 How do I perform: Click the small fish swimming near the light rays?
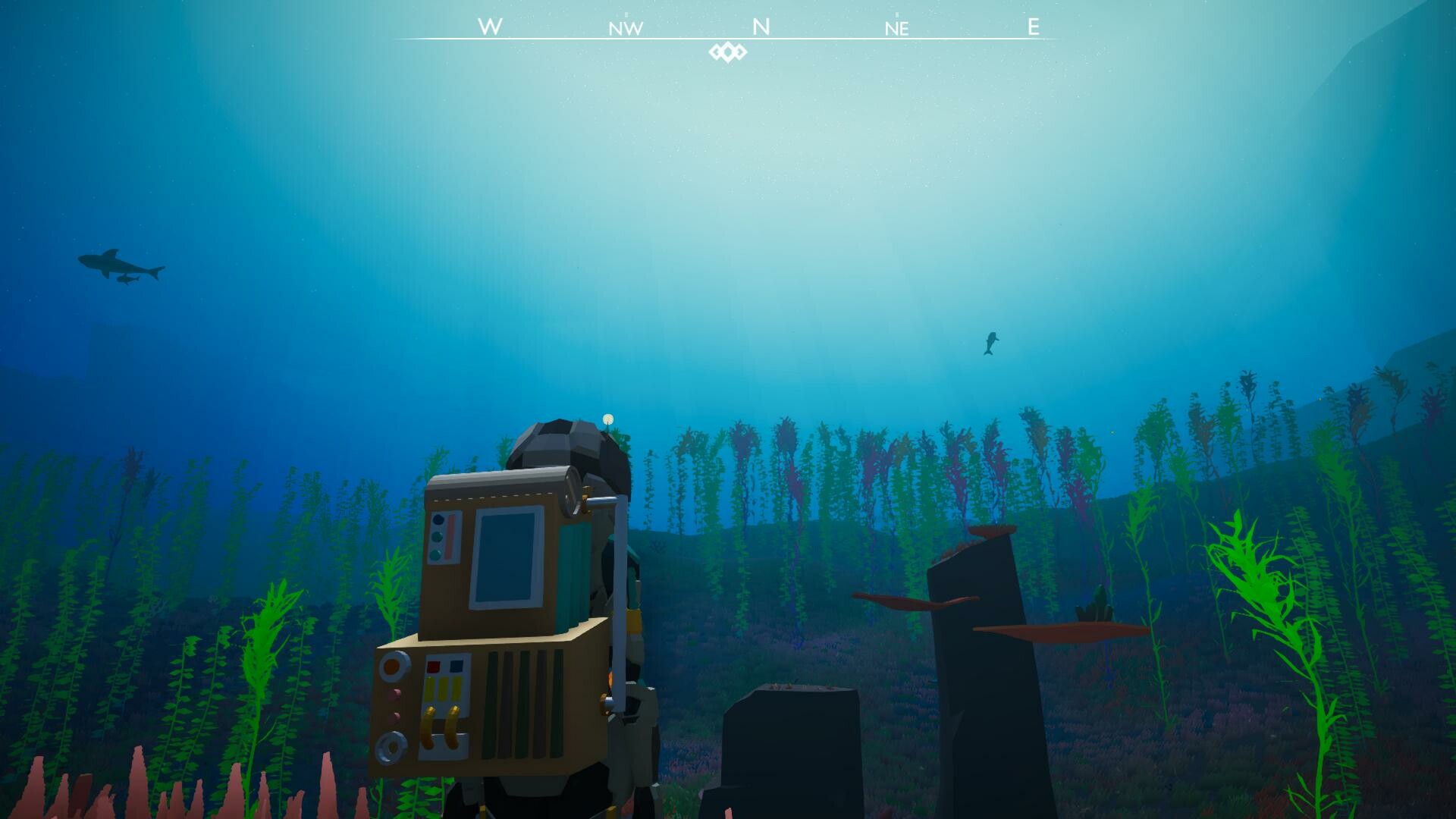click(990, 343)
